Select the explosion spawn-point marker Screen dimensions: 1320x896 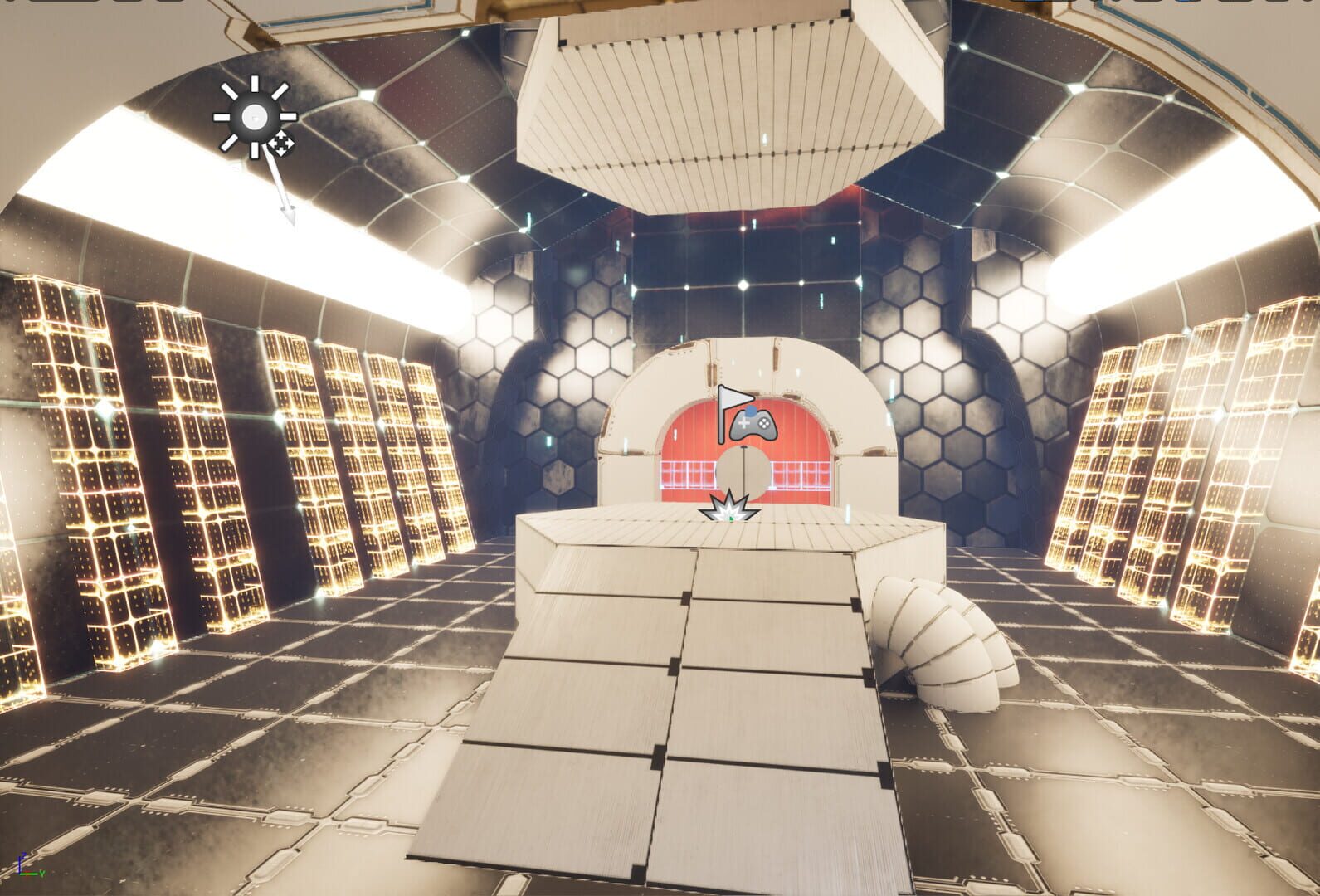[729, 507]
